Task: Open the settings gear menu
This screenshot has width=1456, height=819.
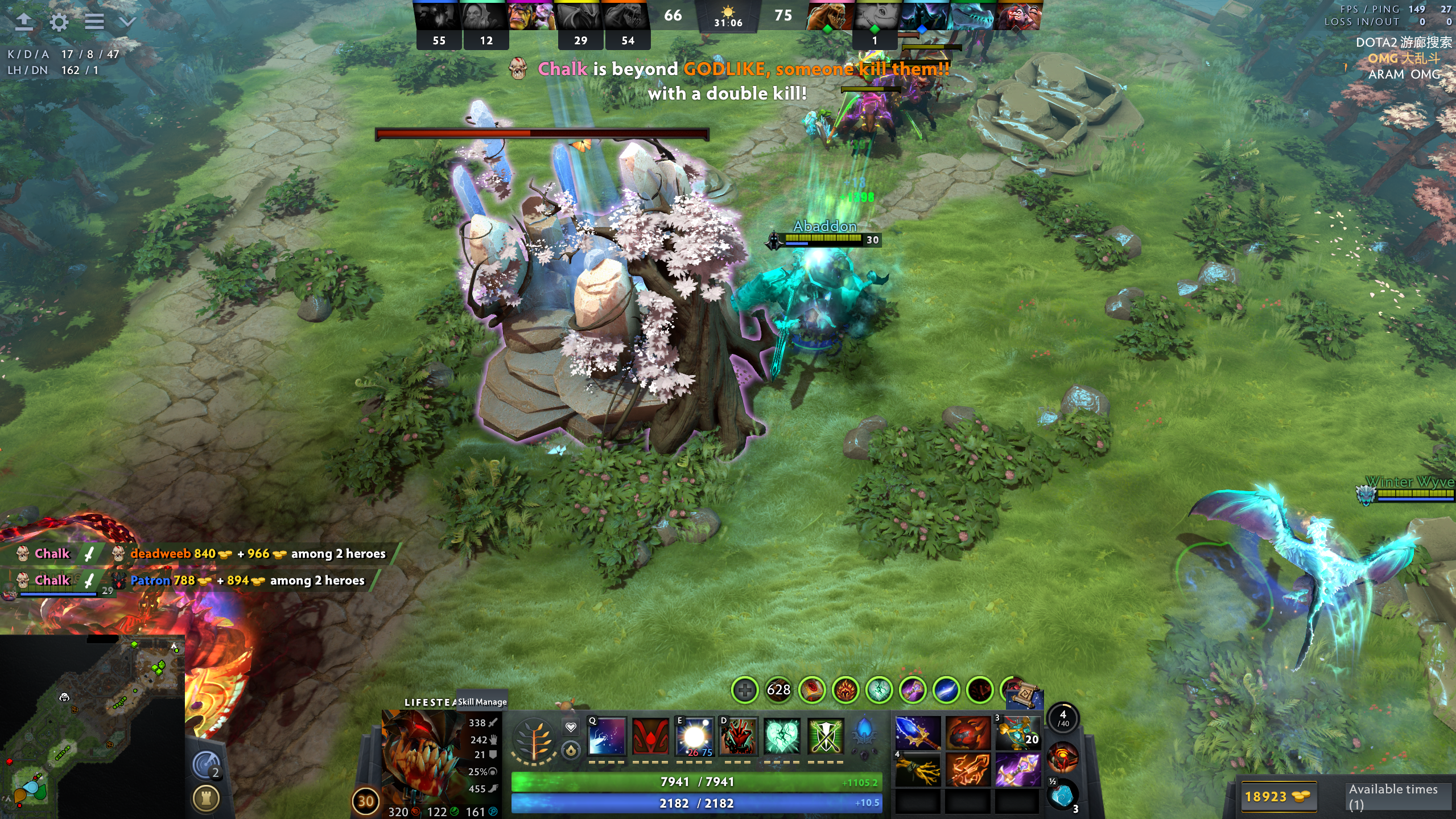Action: [x=59, y=22]
